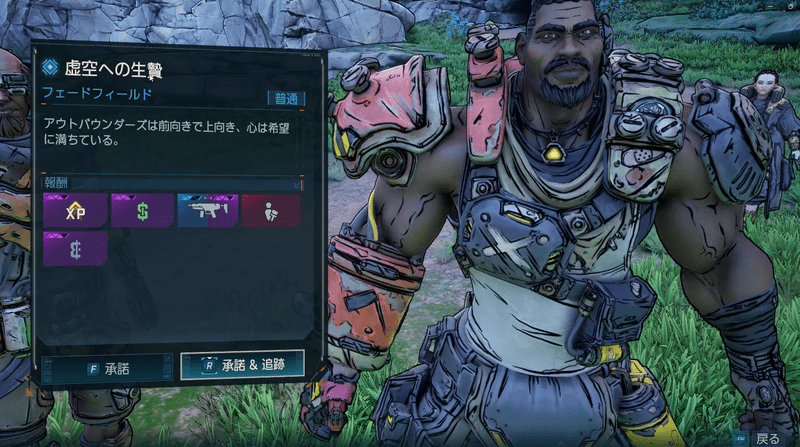The image size is (800, 447).
Task: Select the green dollar cash reward
Action: coord(142,211)
